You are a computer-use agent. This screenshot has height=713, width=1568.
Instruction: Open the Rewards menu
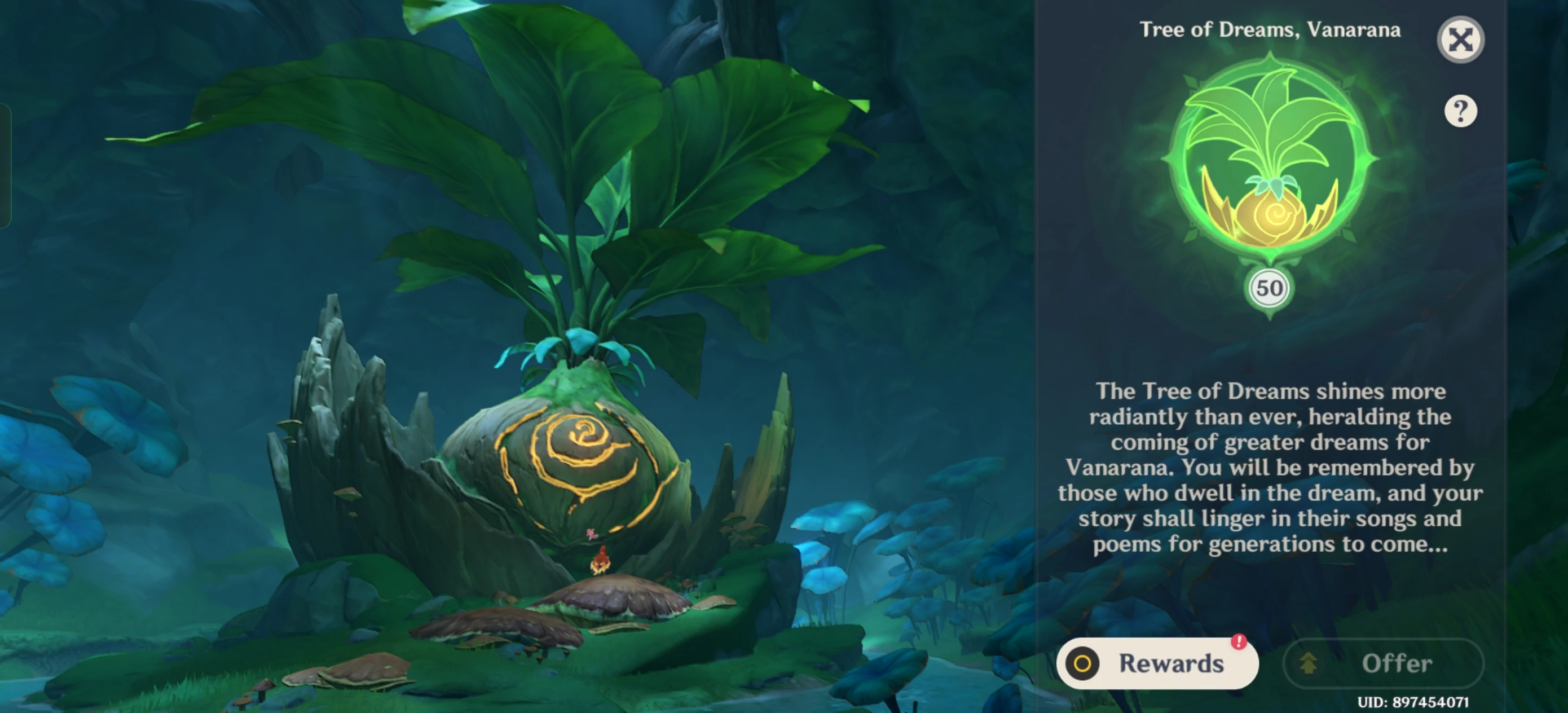click(x=1156, y=664)
